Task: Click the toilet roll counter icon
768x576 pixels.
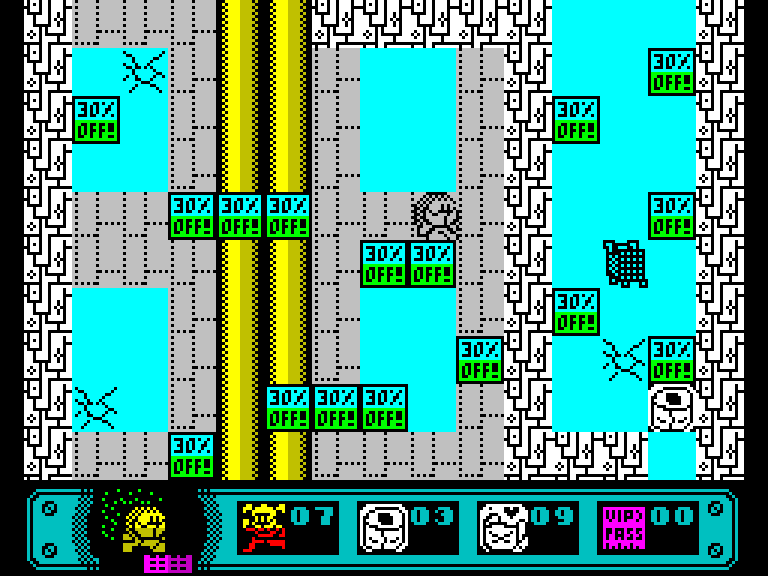Action: pos(383,527)
